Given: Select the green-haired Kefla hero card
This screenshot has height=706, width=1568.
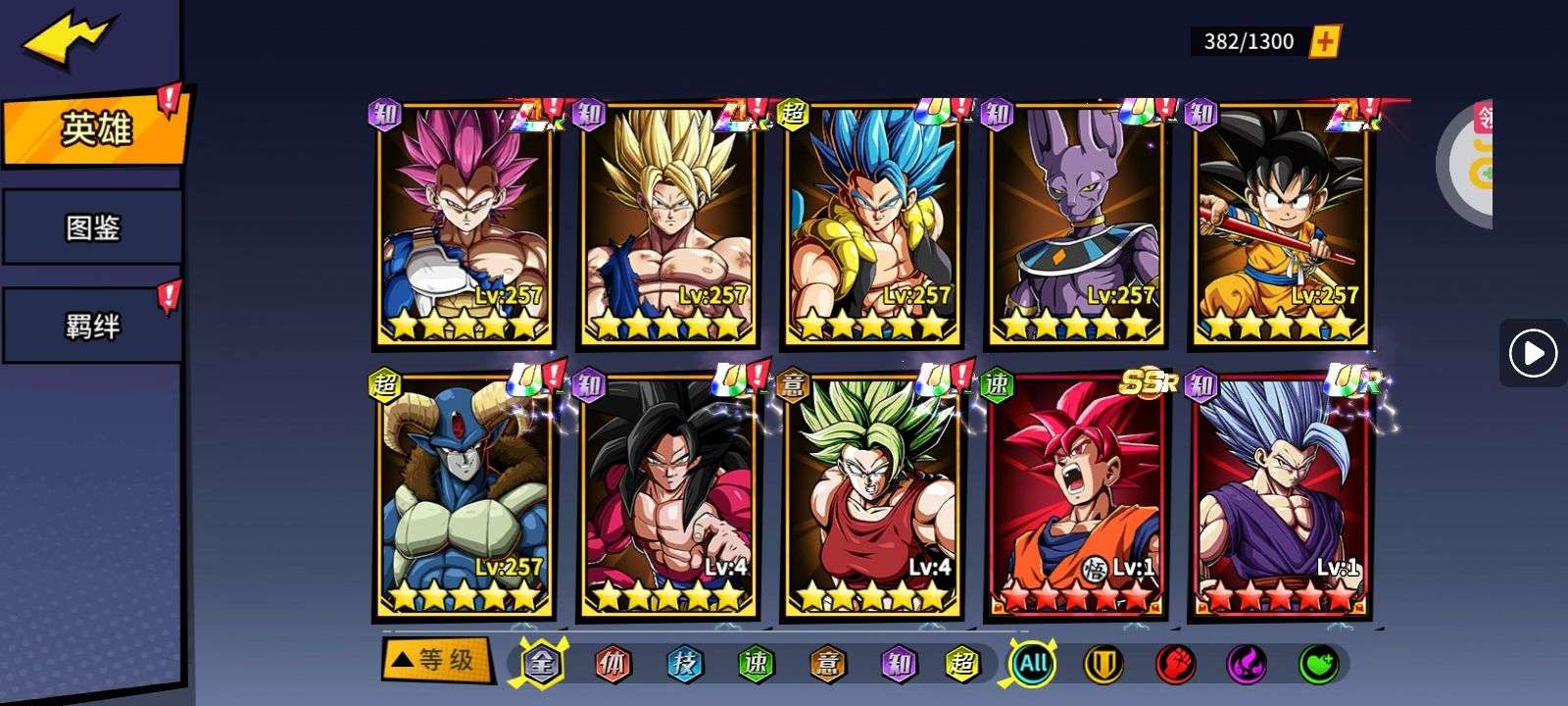Looking at the screenshot, I should click(872, 497).
